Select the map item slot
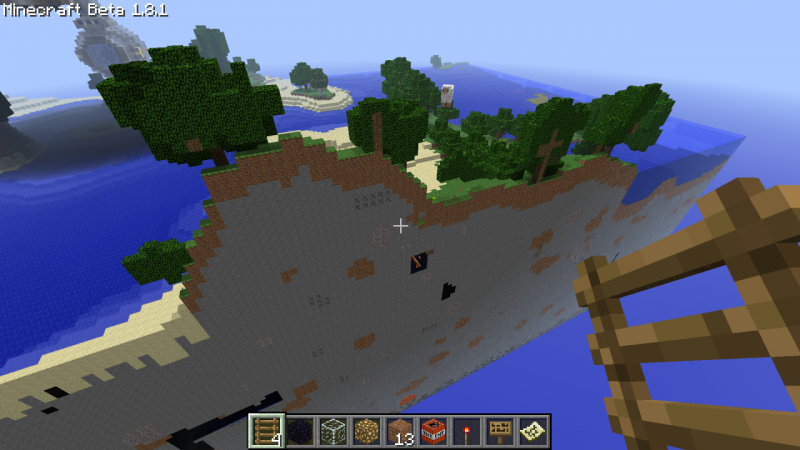 click(x=532, y=431)
